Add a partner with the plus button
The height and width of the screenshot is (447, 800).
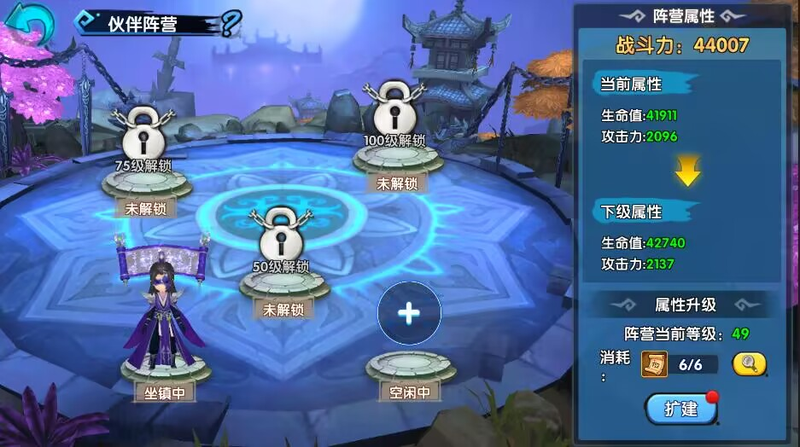pyautogui.click(x=409, y=313)
